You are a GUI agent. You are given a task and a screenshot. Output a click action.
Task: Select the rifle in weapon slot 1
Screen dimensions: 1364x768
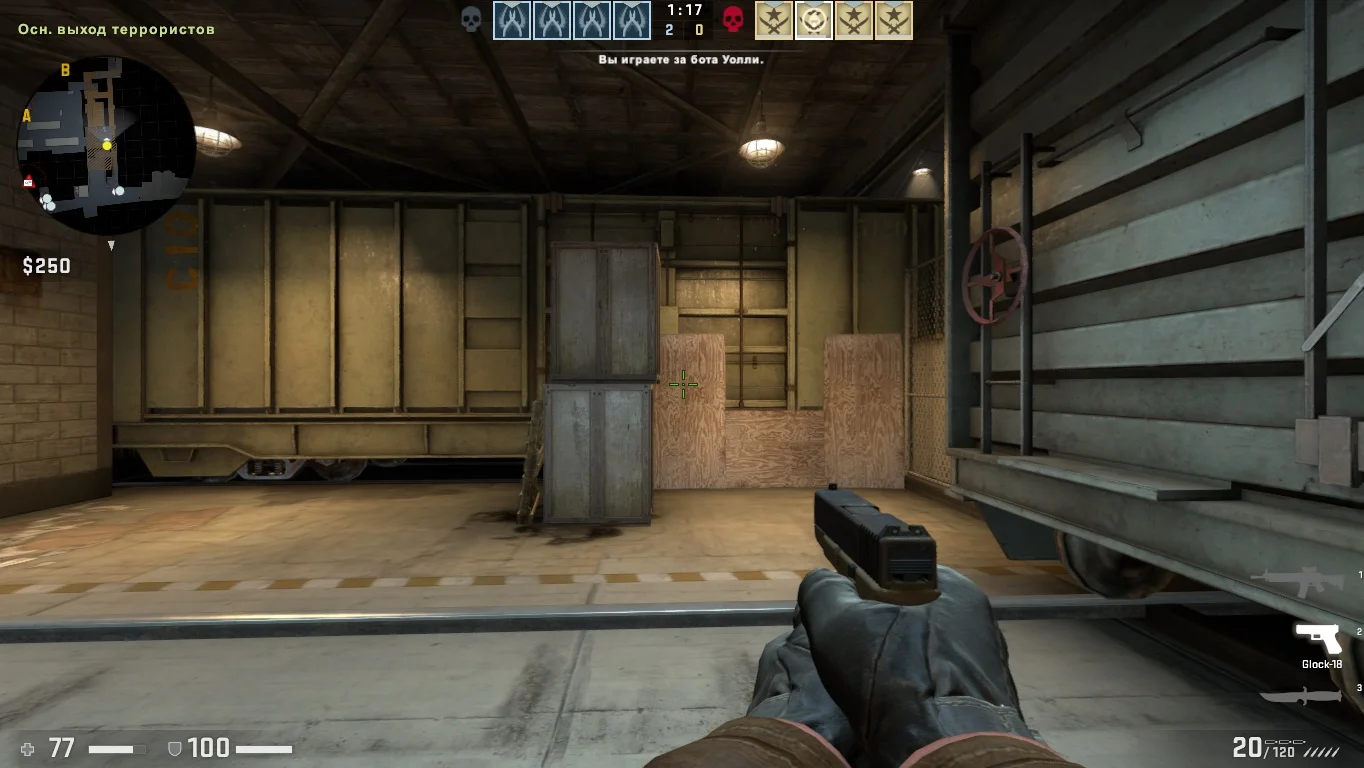pyautogui.click(x=1298, y=581)
